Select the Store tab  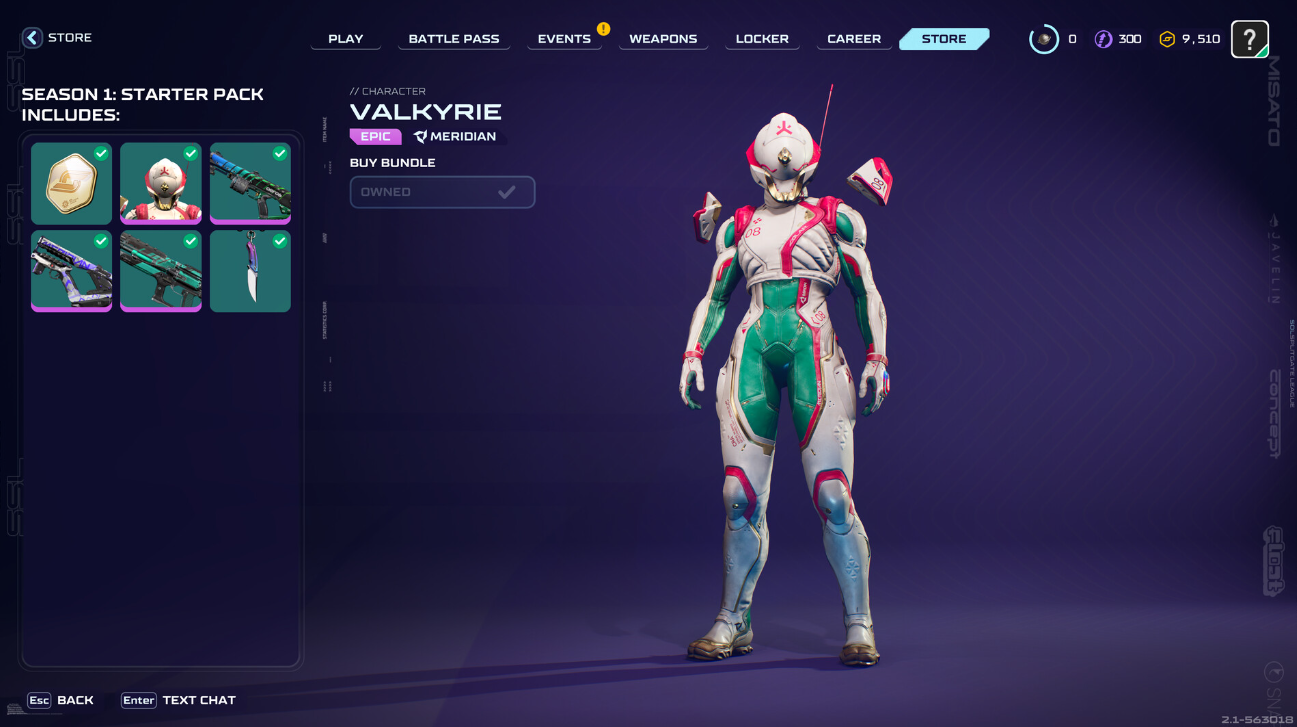click(943, 39)
